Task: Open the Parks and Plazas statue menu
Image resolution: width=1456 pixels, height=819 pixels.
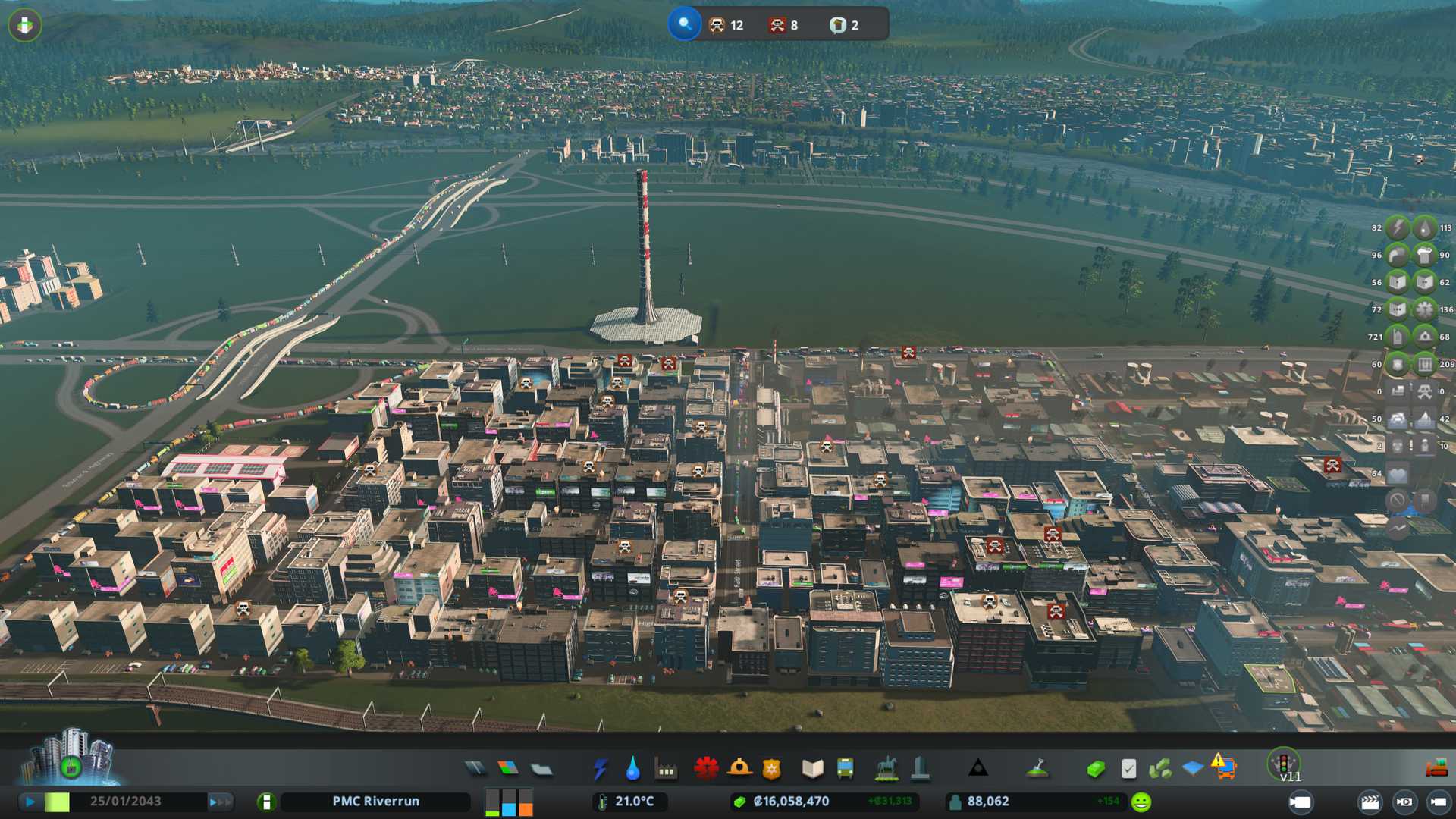Action: click(x=886, y=769)
